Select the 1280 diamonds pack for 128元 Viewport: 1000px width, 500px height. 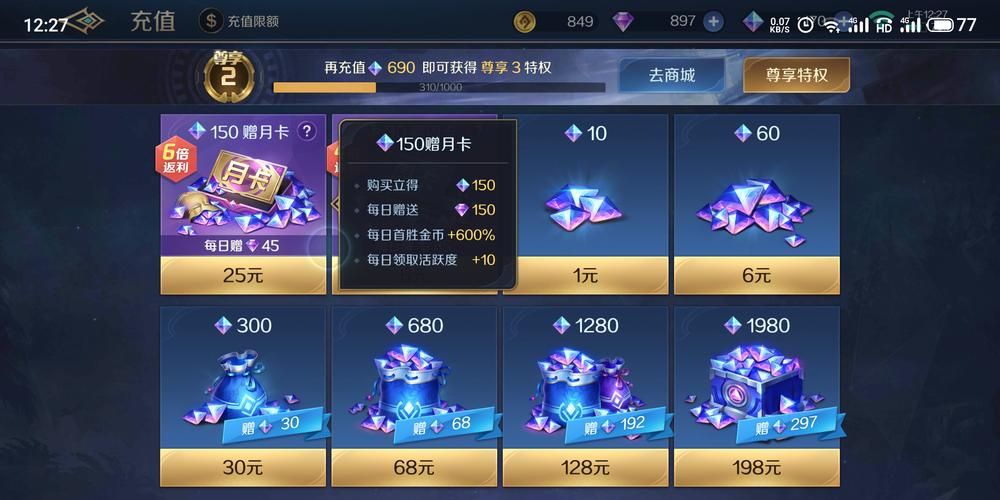pyautogui.click(x=584, y=466)
